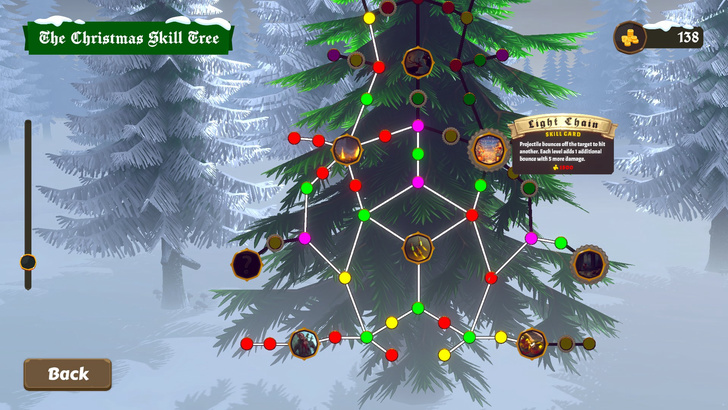The image size is (728, 410).
Task: Click the vertical zoom slider handle
Action: (x=28, y=262)
